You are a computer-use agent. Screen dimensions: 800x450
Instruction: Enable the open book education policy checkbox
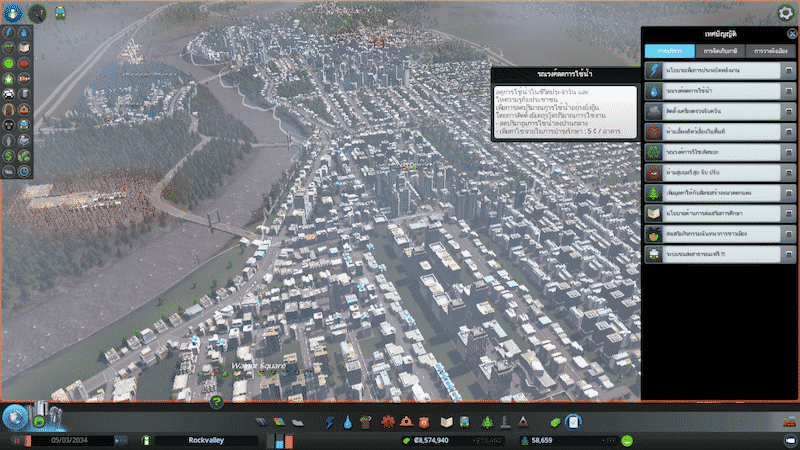point(789,212)
